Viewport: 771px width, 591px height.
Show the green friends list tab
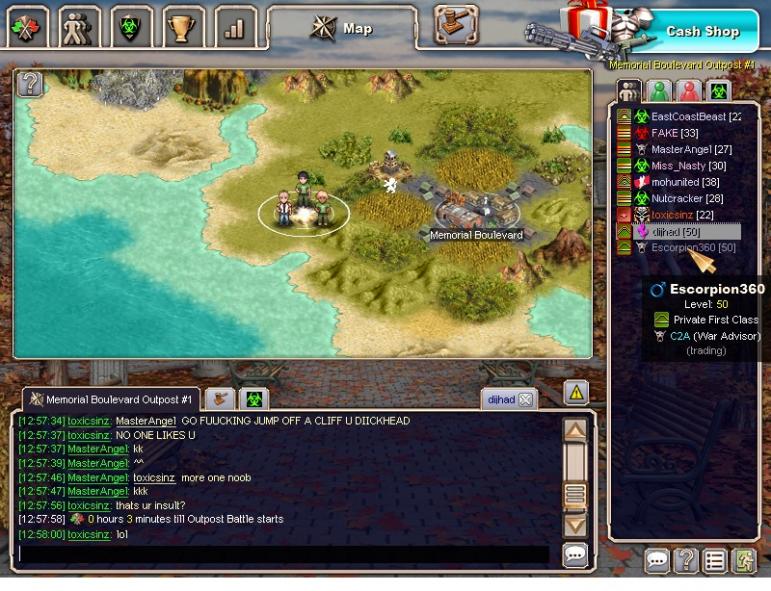(x=658, y=92)
